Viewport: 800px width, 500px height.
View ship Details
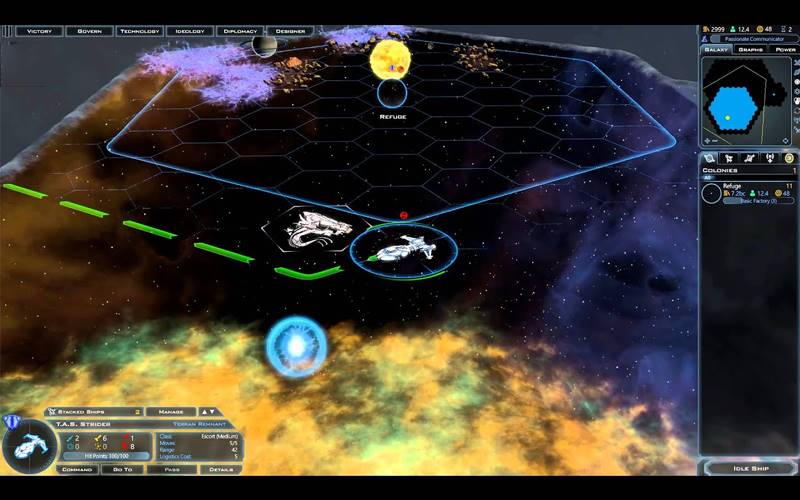click(221, 469)
